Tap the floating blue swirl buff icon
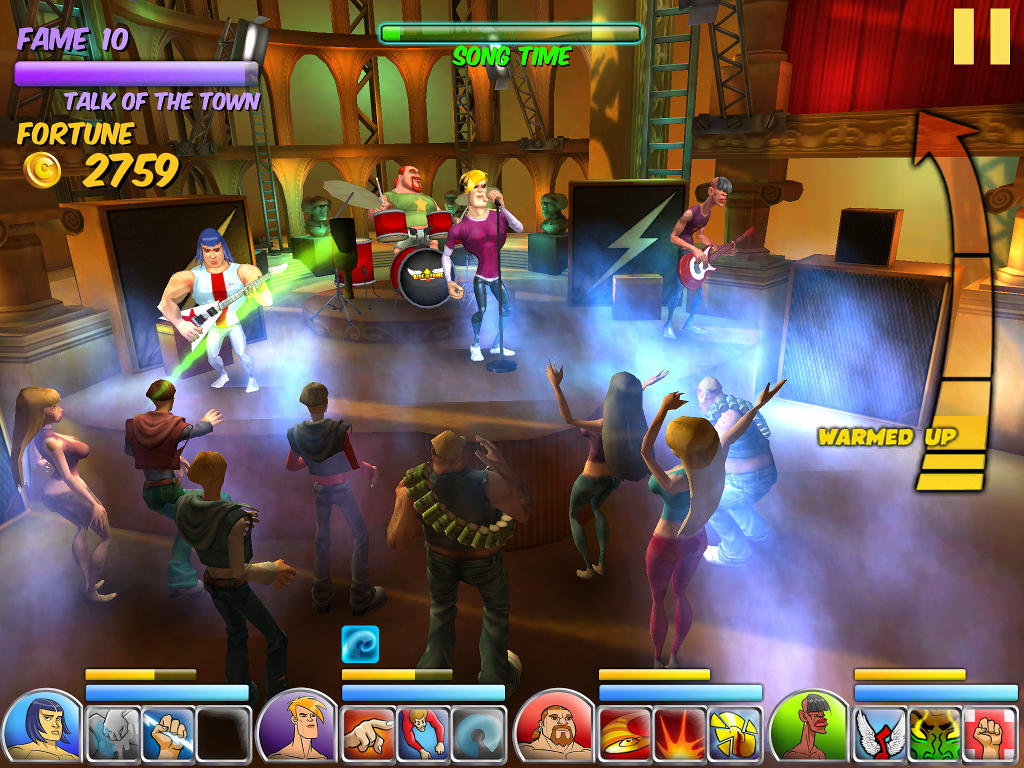Image resolution: width=1024 pixels, height=768 pixels. coord(360,645)
